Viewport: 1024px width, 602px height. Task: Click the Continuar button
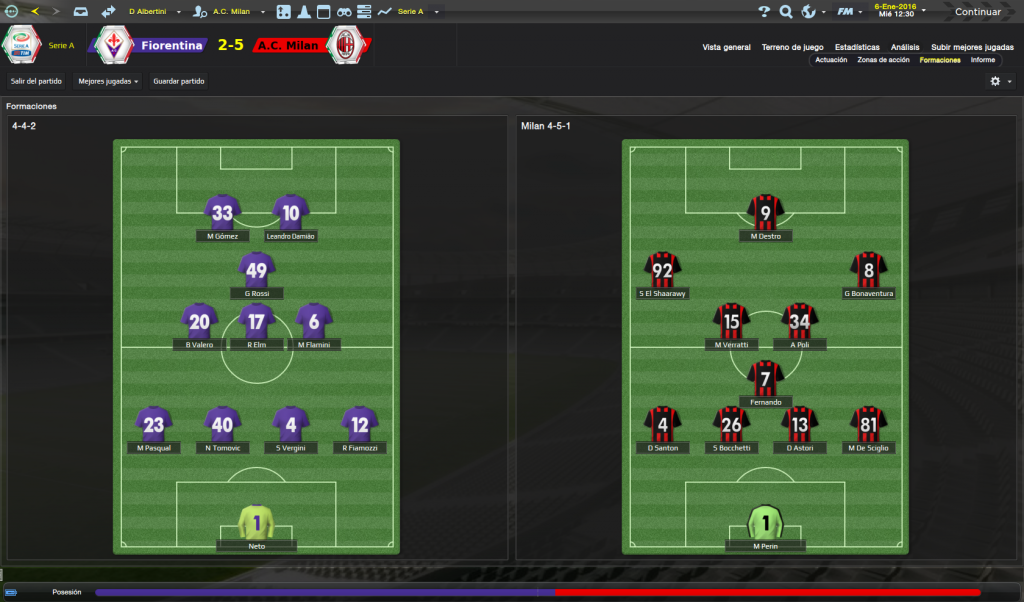(977, 12)
